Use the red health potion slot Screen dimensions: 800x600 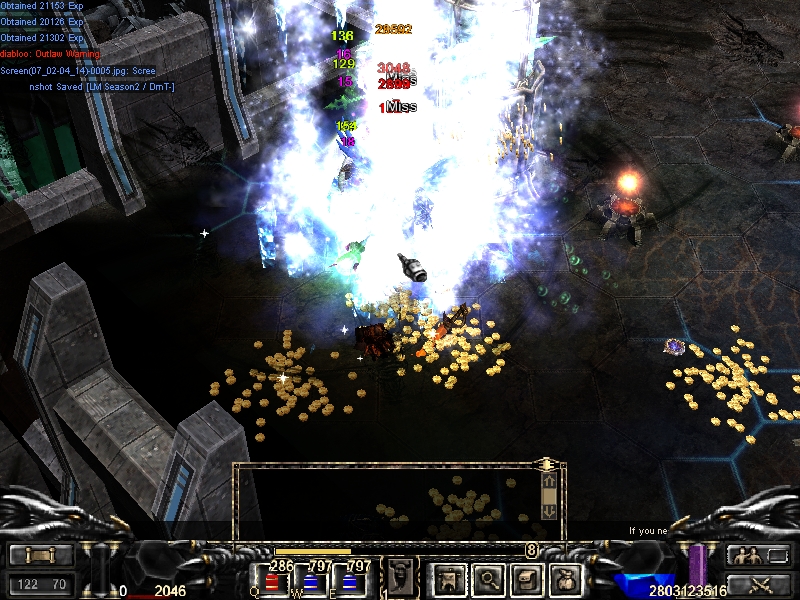pyautogui.click(x=272, y=580)
